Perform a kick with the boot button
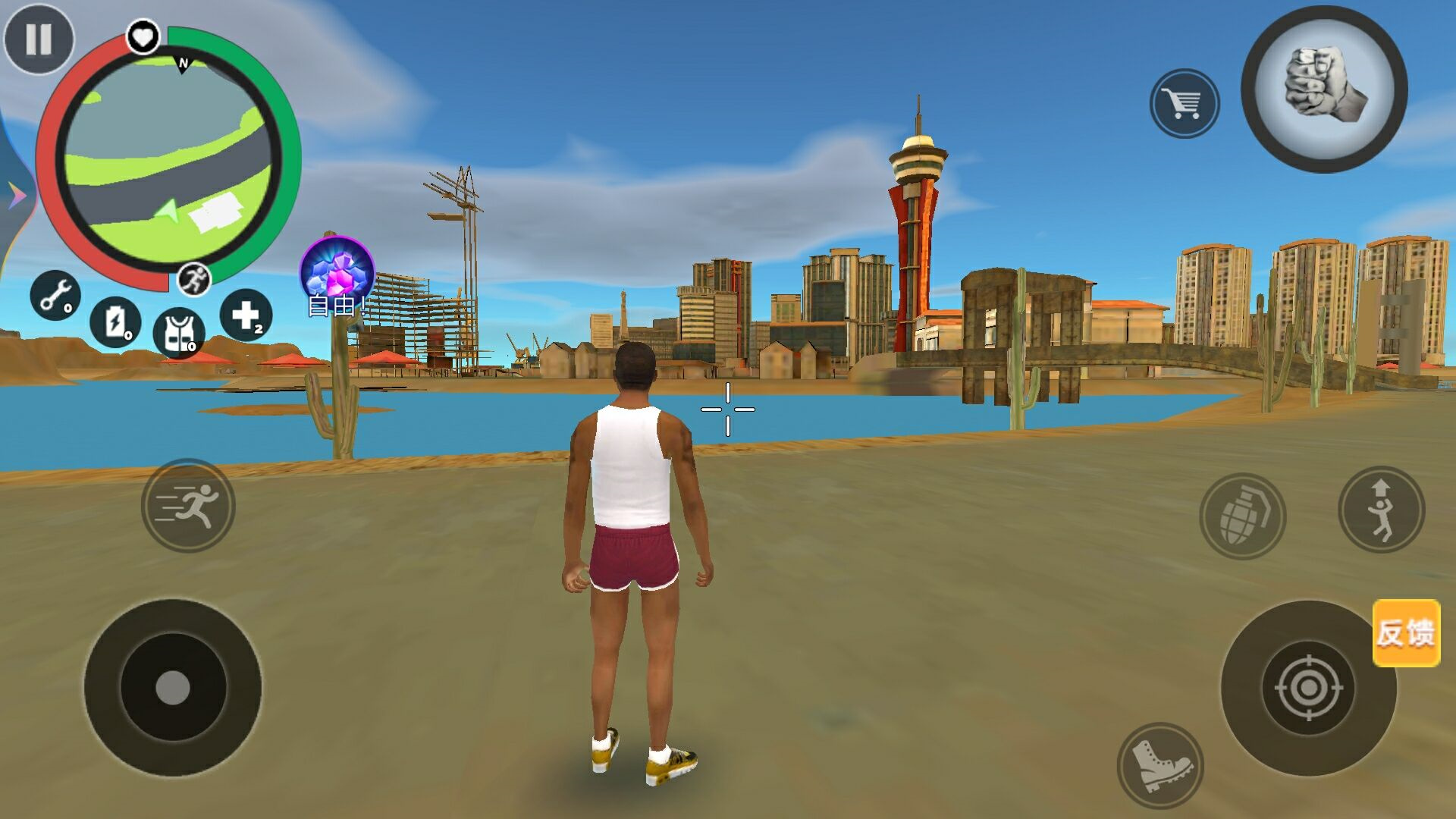1456x819 pixels. tap(1159, 765)
